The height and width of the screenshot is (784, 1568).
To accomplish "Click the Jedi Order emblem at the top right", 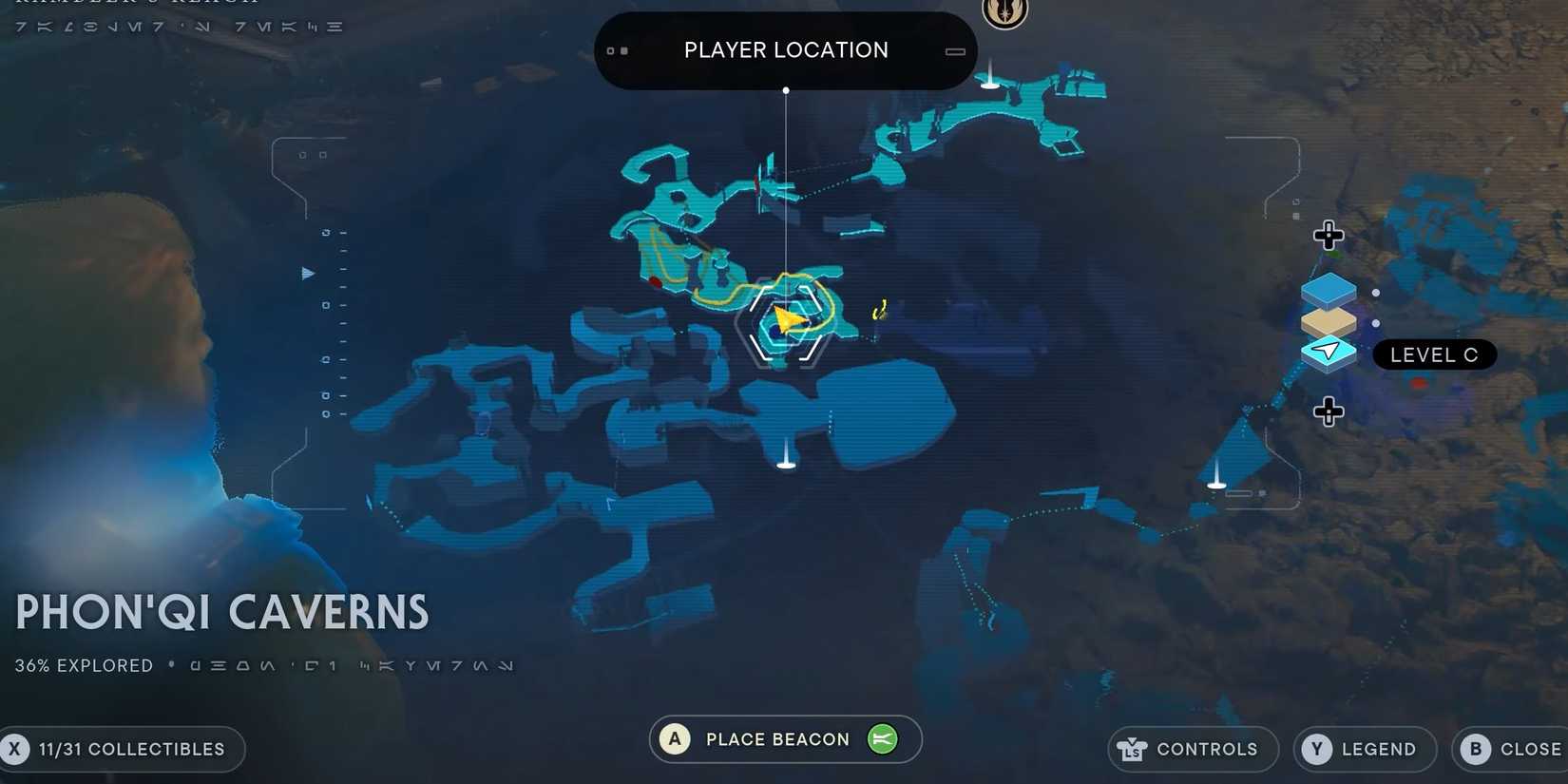I will pos(1005,13).
